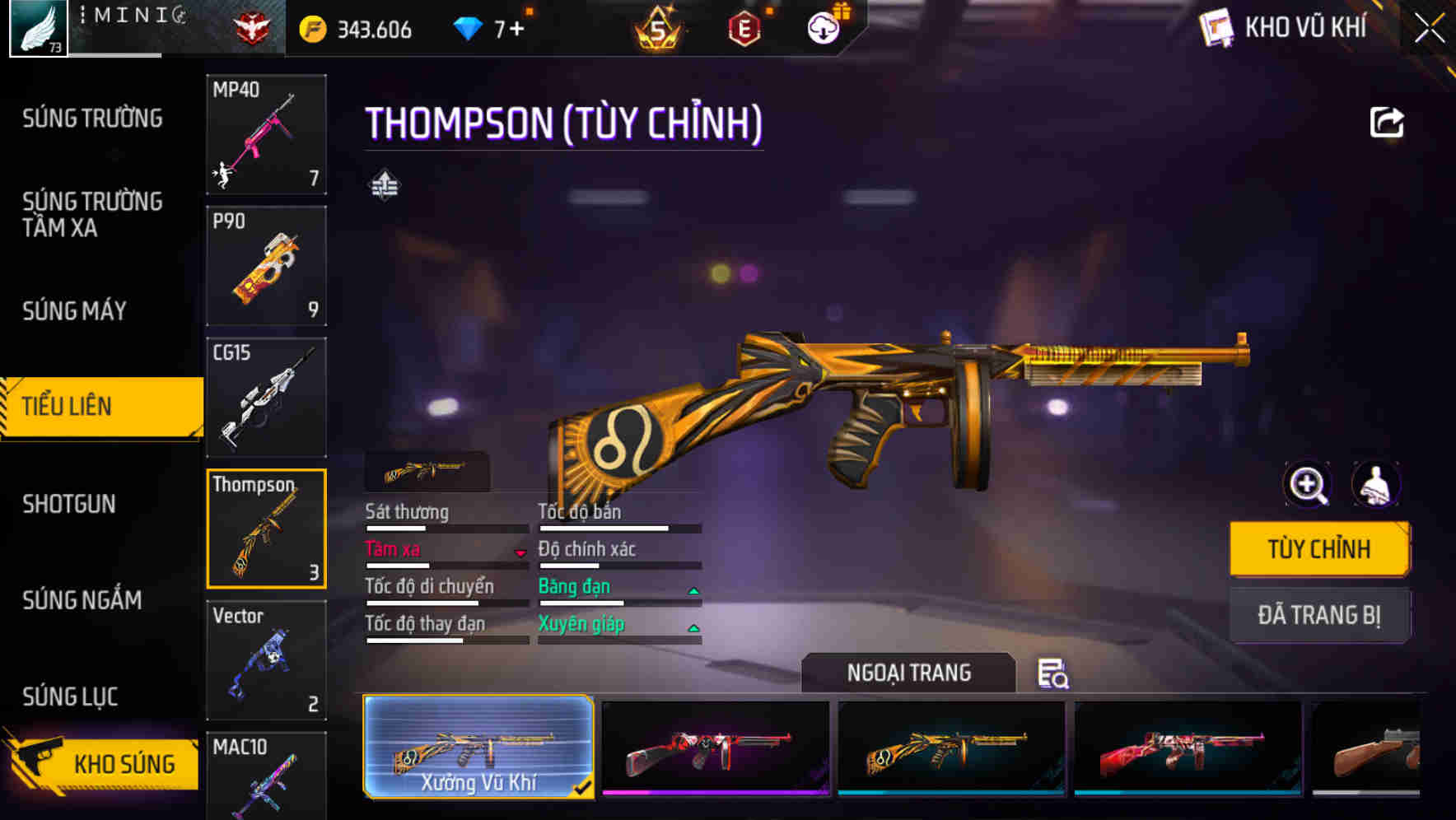
Task: Open the share weapon icon
Action: point(1388,122)
